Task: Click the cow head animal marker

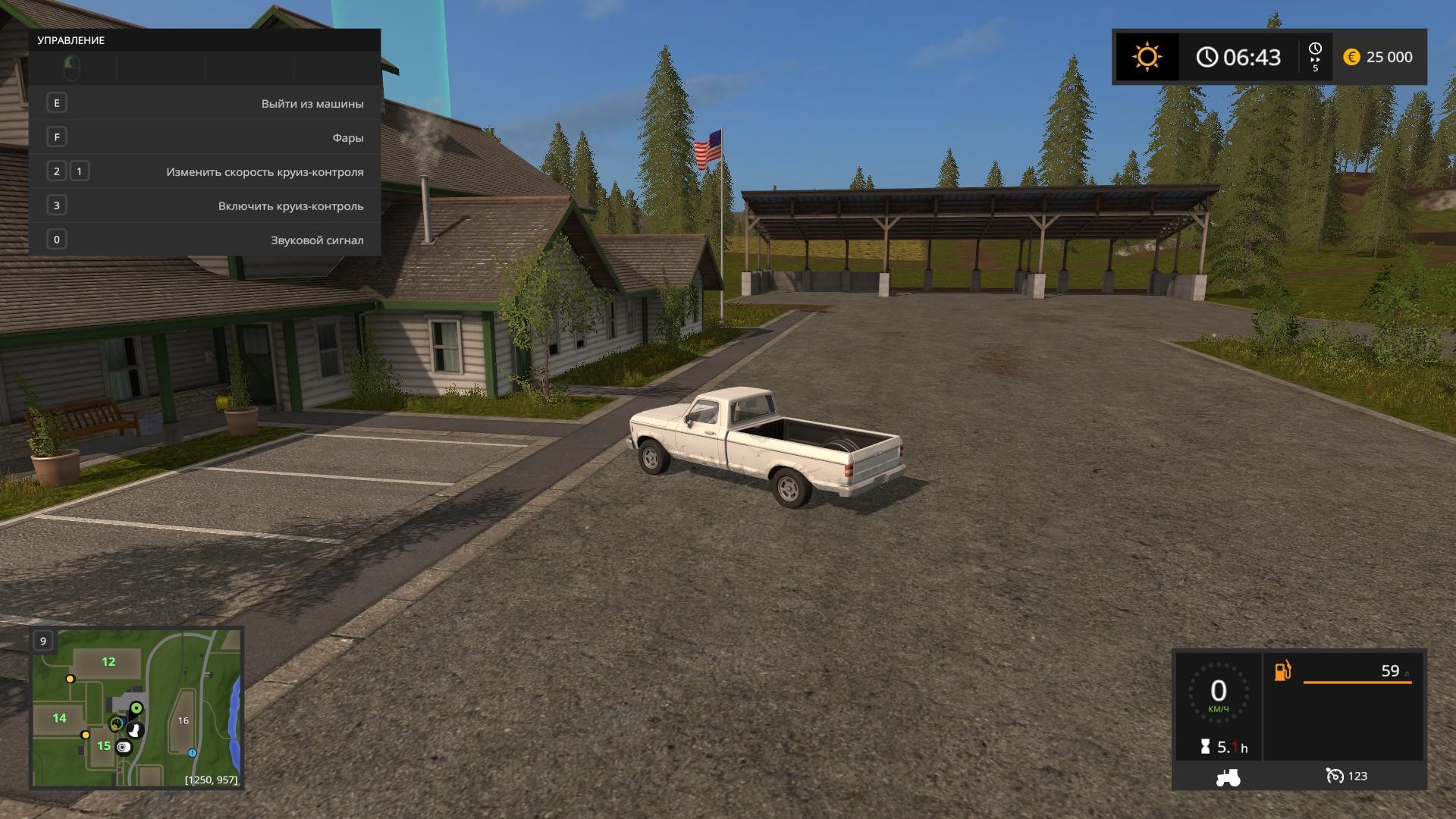Action: point(136,730)
